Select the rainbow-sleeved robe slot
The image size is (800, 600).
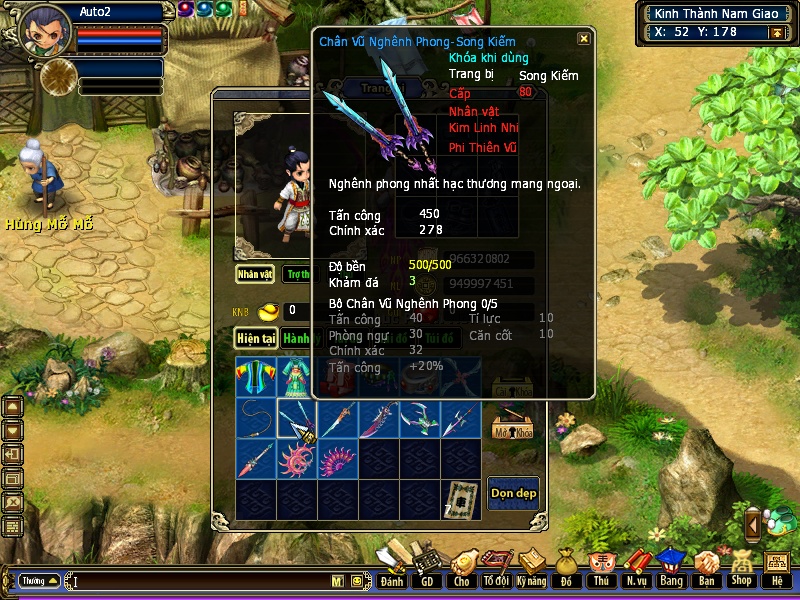(256, 378)
